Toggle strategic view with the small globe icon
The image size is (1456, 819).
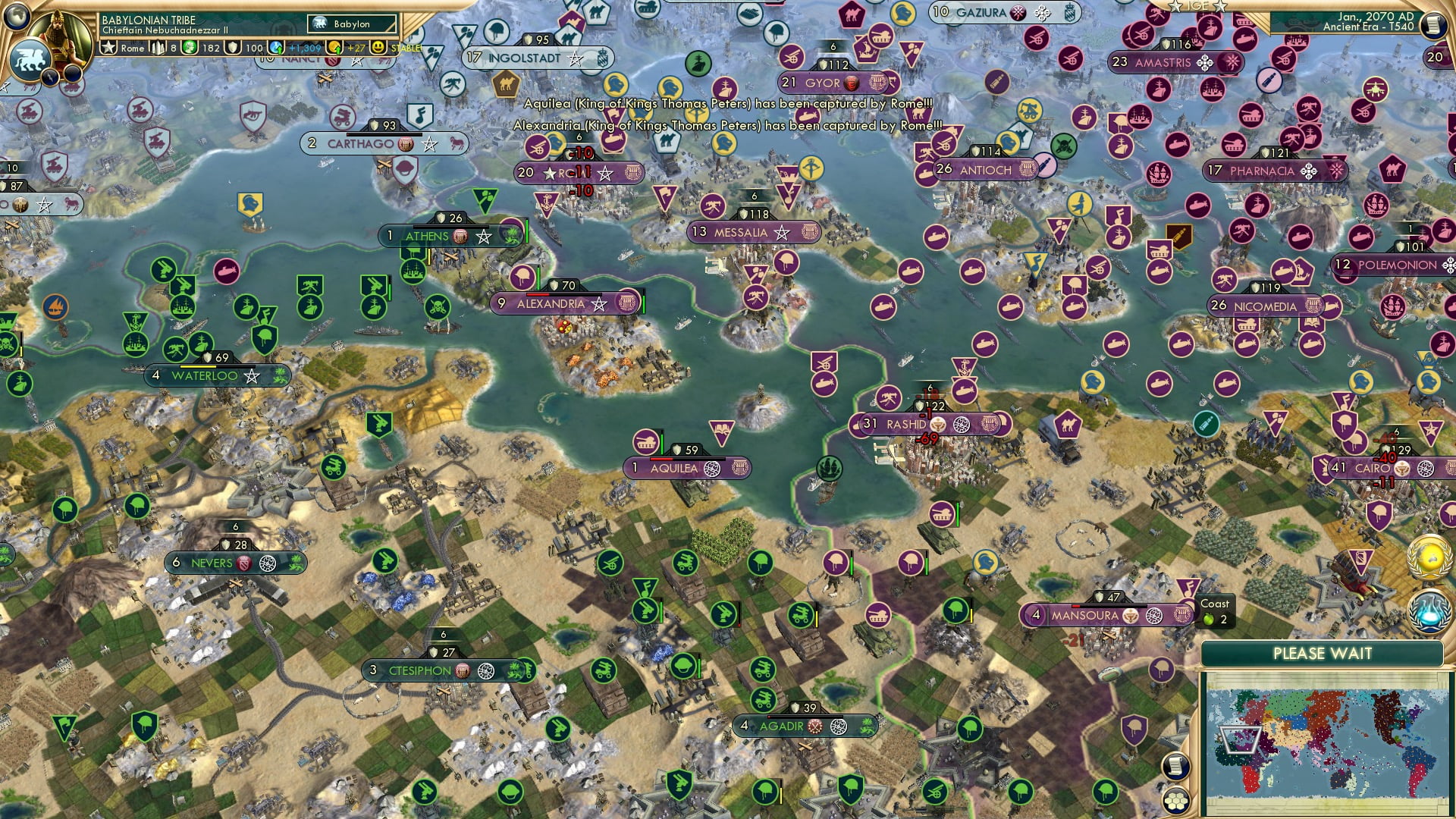[17, 17]
